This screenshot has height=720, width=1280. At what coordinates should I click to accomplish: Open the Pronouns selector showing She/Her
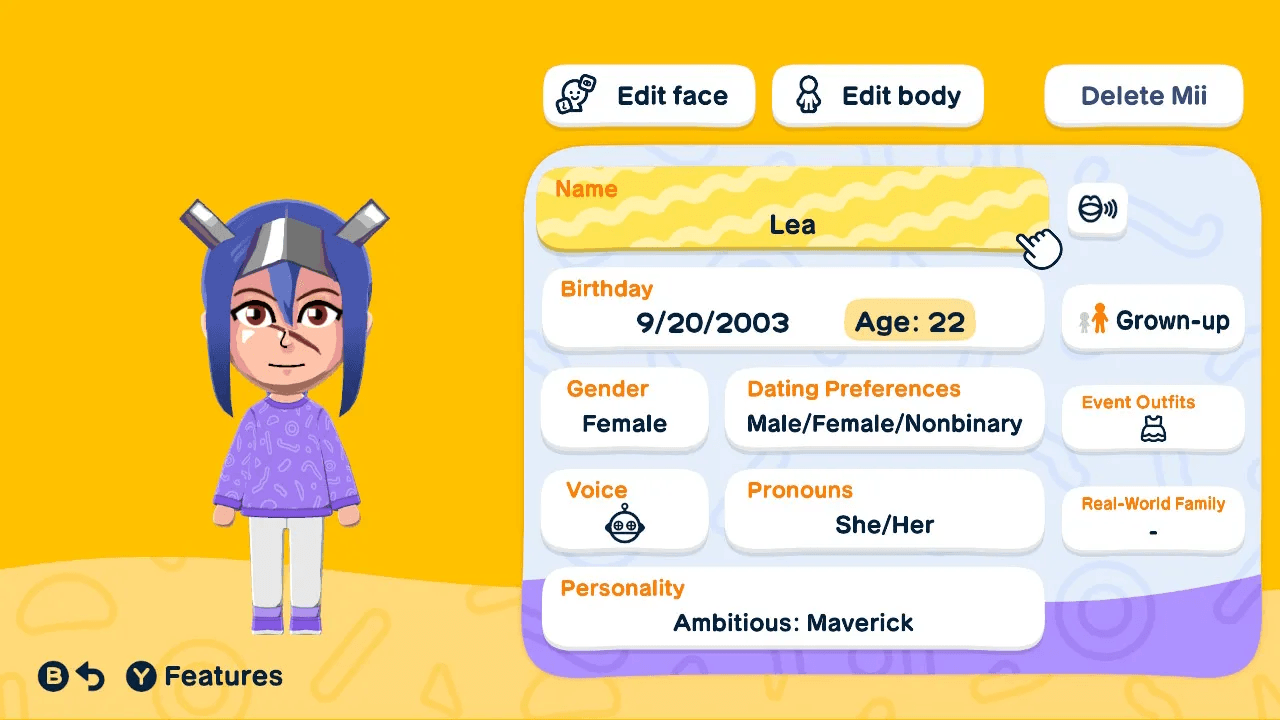tap(884, 510)
